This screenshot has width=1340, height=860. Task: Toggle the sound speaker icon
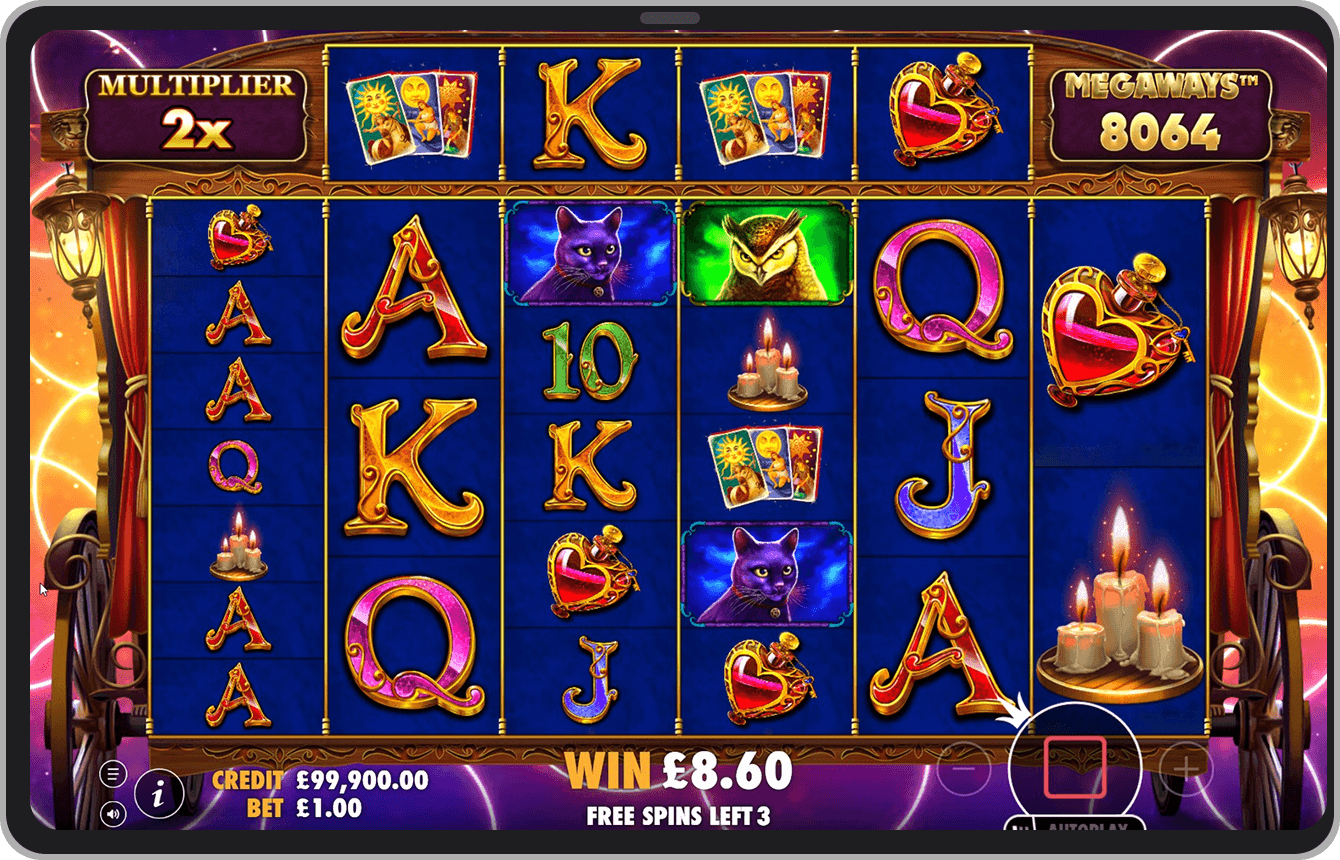[113, 815]
